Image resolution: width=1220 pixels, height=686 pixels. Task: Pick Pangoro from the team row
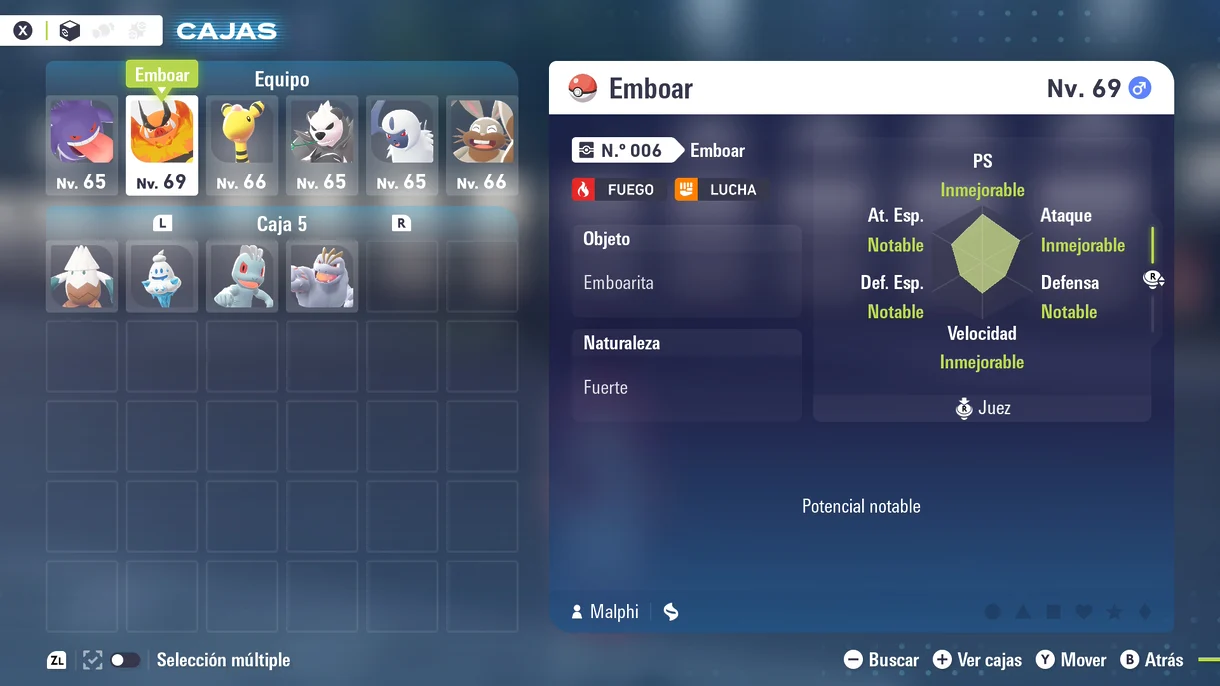pos(322,145)
